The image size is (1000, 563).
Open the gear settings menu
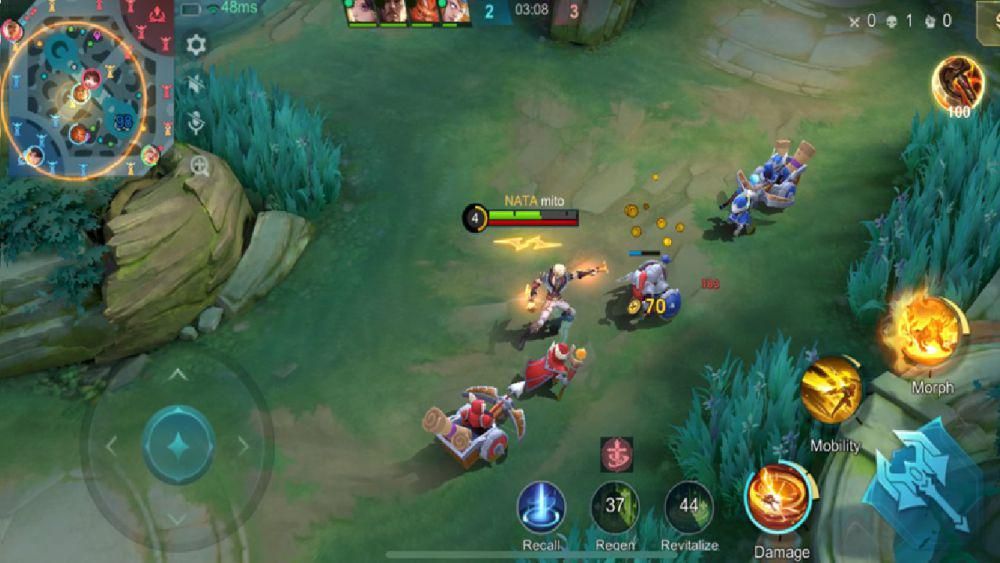(196, 45)
